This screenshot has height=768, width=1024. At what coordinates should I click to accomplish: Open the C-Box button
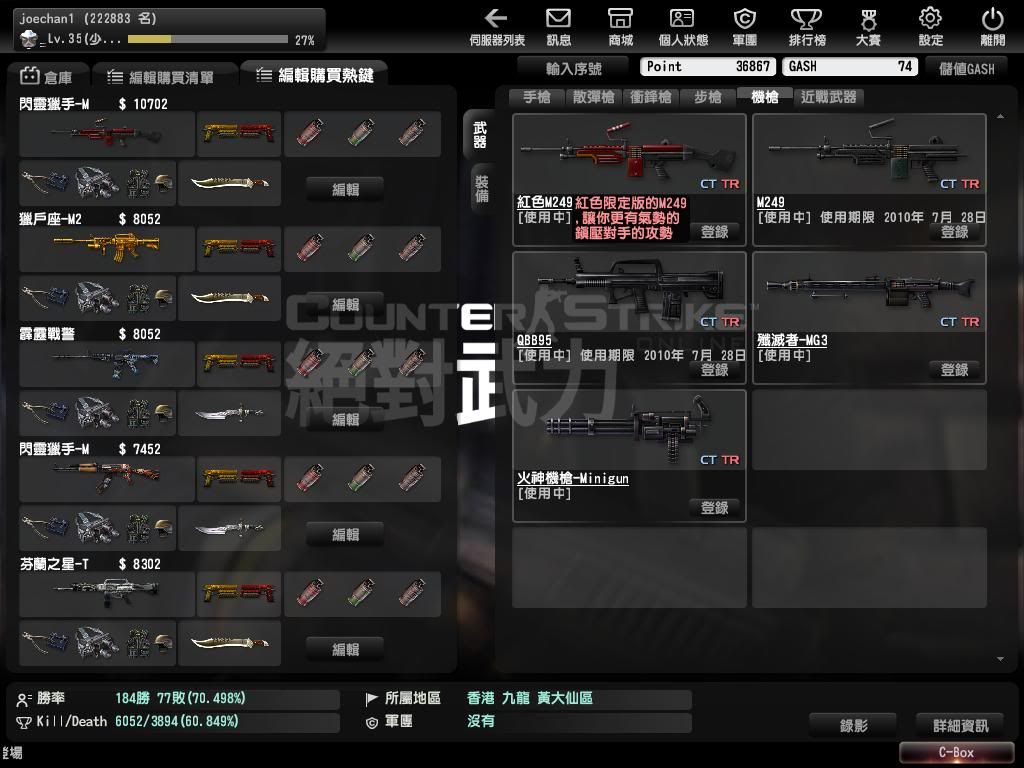956,752
